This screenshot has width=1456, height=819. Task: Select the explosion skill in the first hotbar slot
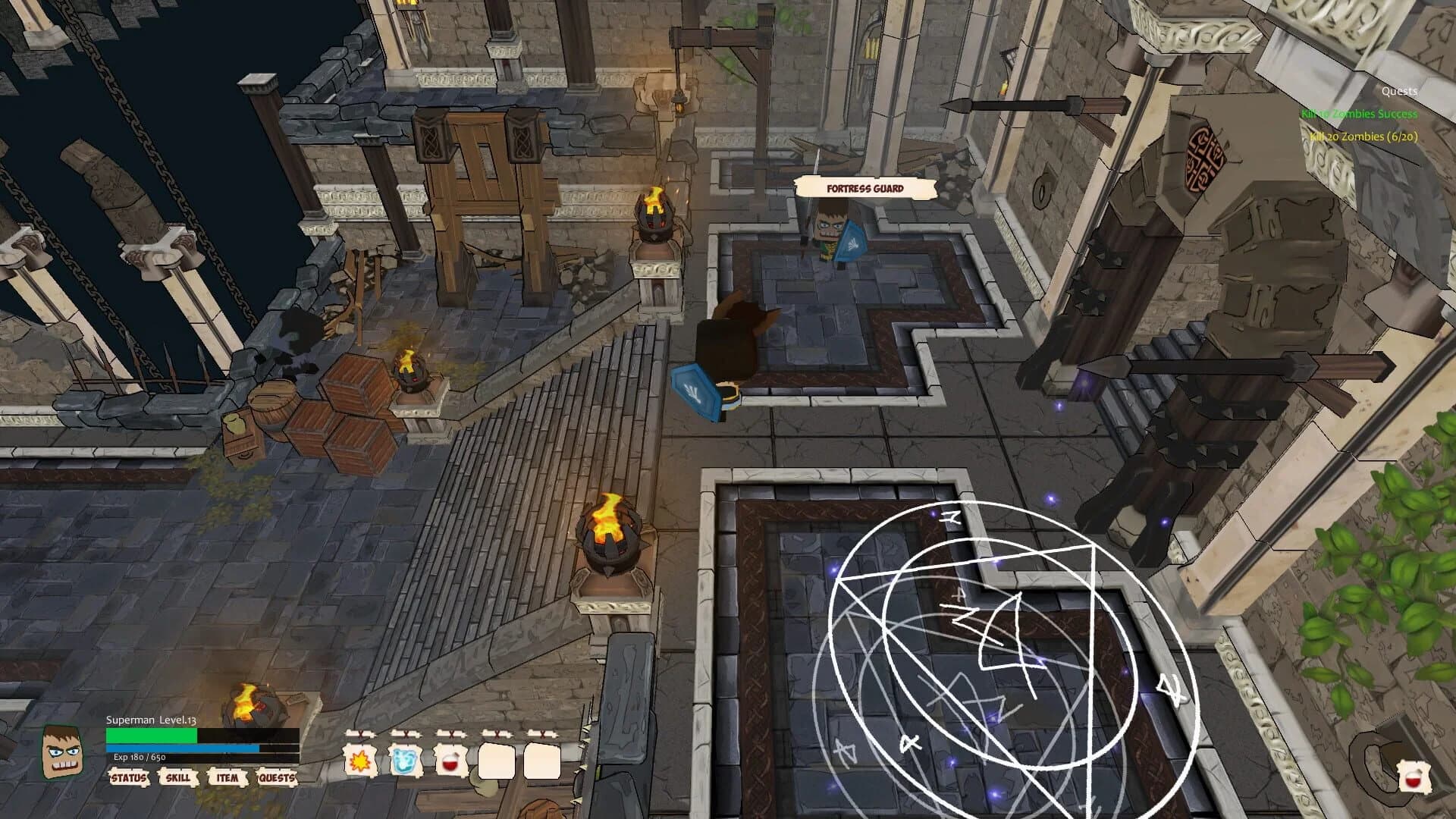359,761
